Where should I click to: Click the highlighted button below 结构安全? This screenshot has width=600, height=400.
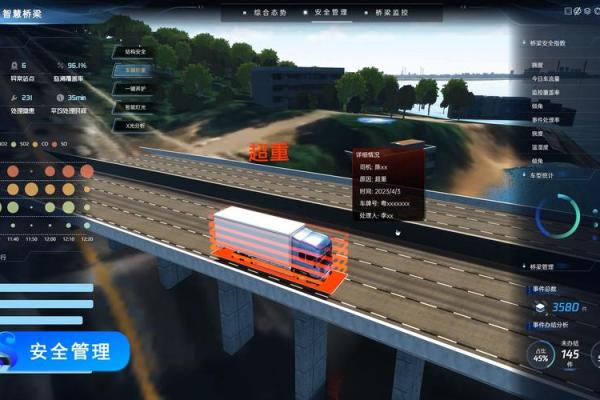[x=135, y=70]
